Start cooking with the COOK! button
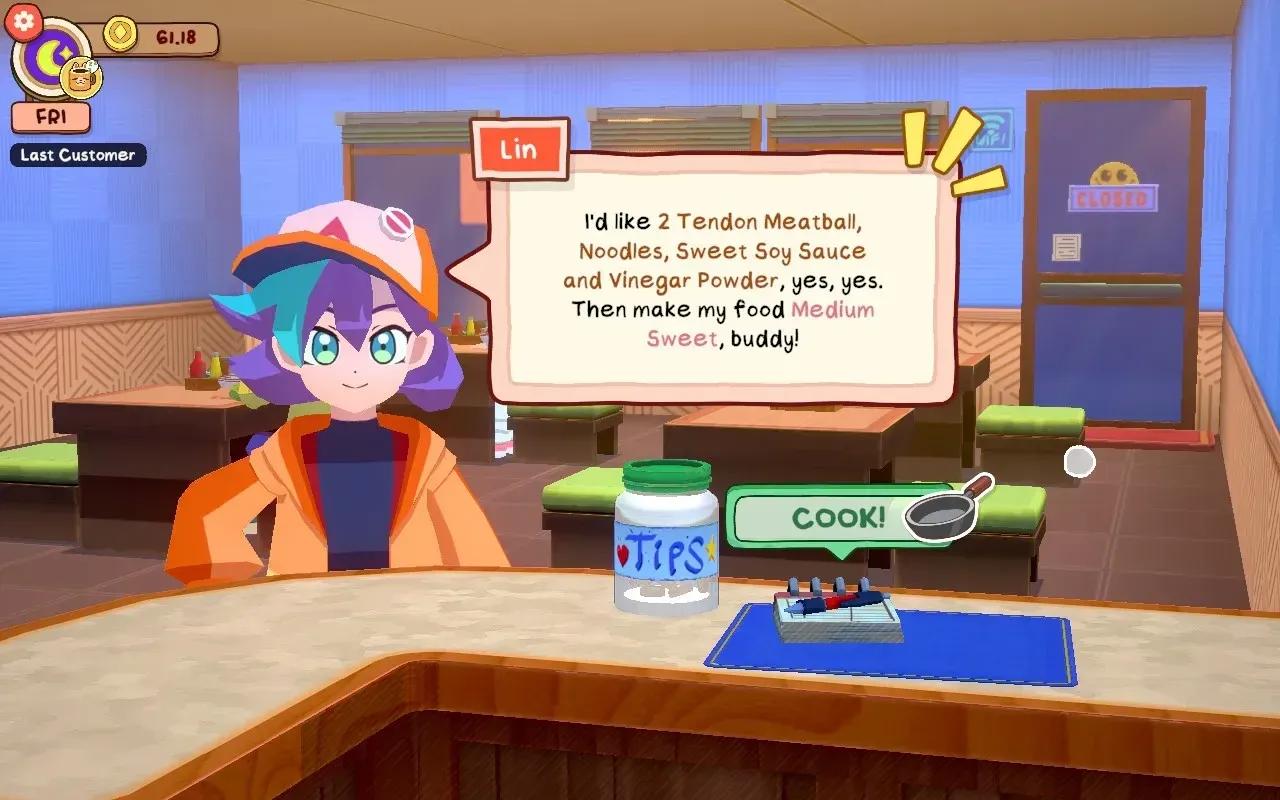This screenshot has height=800, width=1280. point(838,516)
